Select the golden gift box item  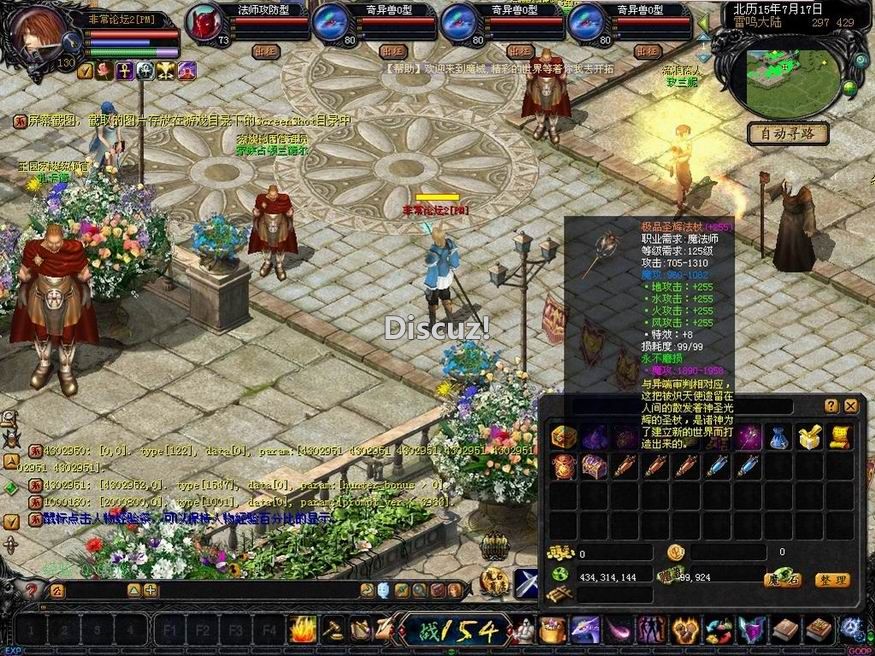[808, 437]
